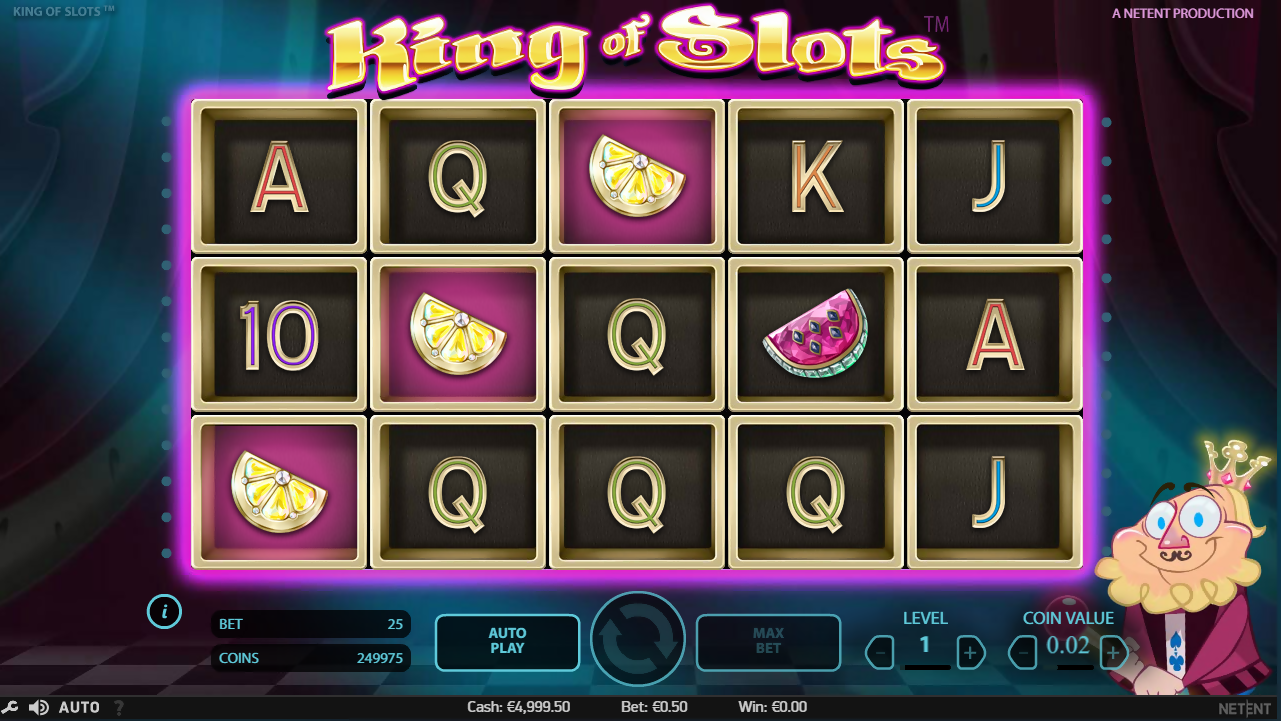
Task: Lower the Coin Value with minus
Action: coord(1023,653)
